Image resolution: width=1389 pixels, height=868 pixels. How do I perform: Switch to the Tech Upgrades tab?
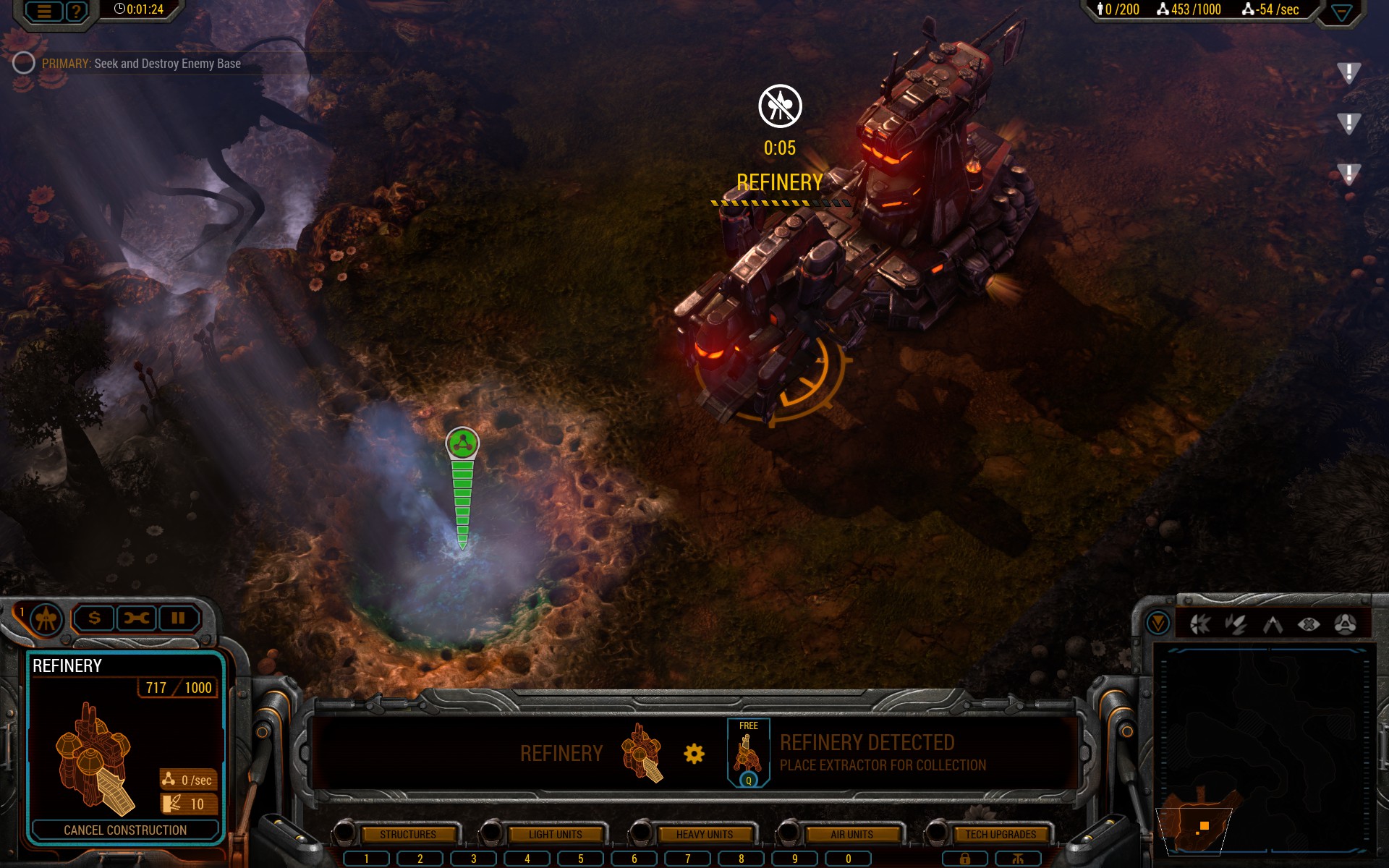point(1000,834)
